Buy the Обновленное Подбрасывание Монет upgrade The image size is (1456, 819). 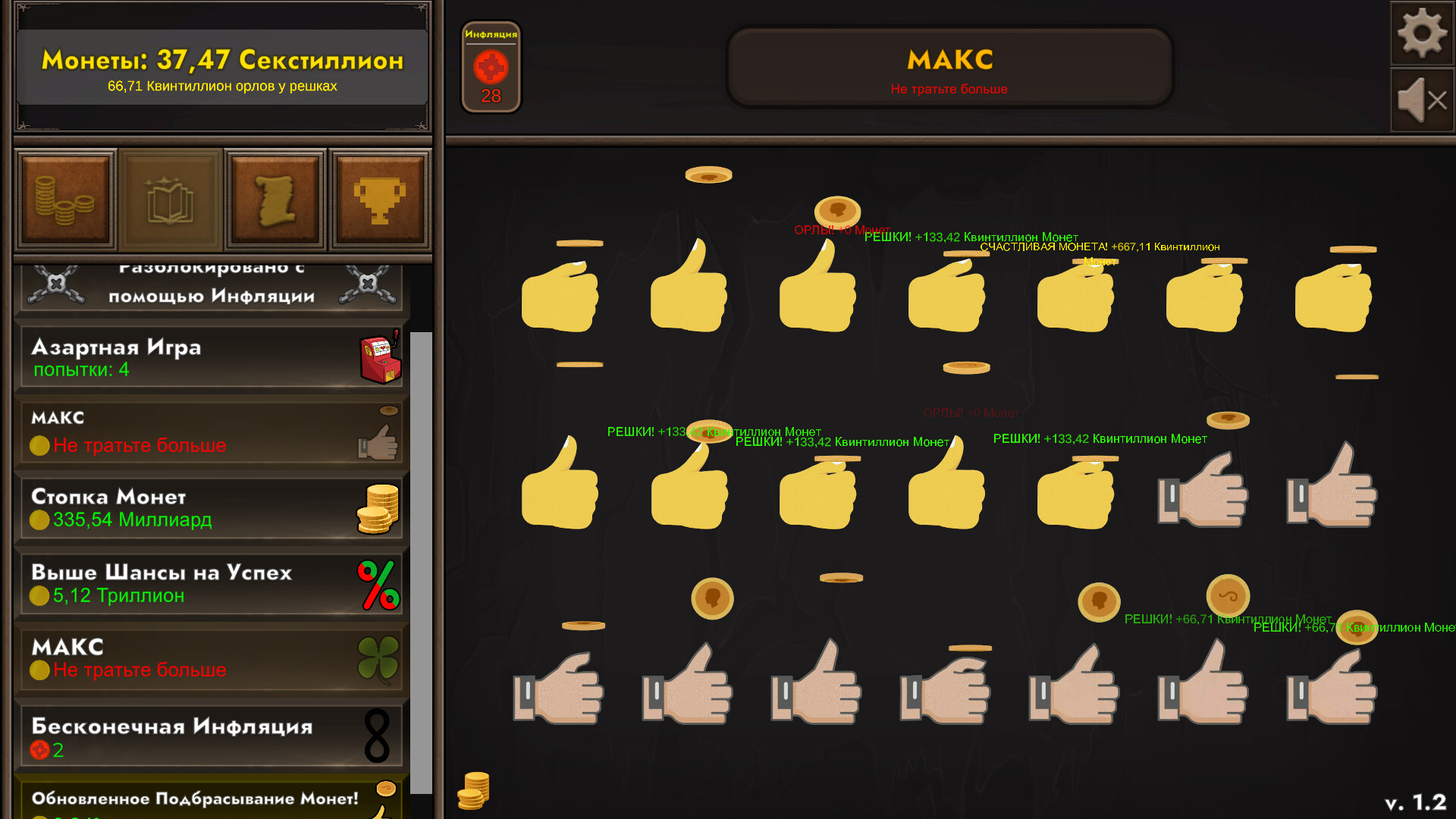193,799
